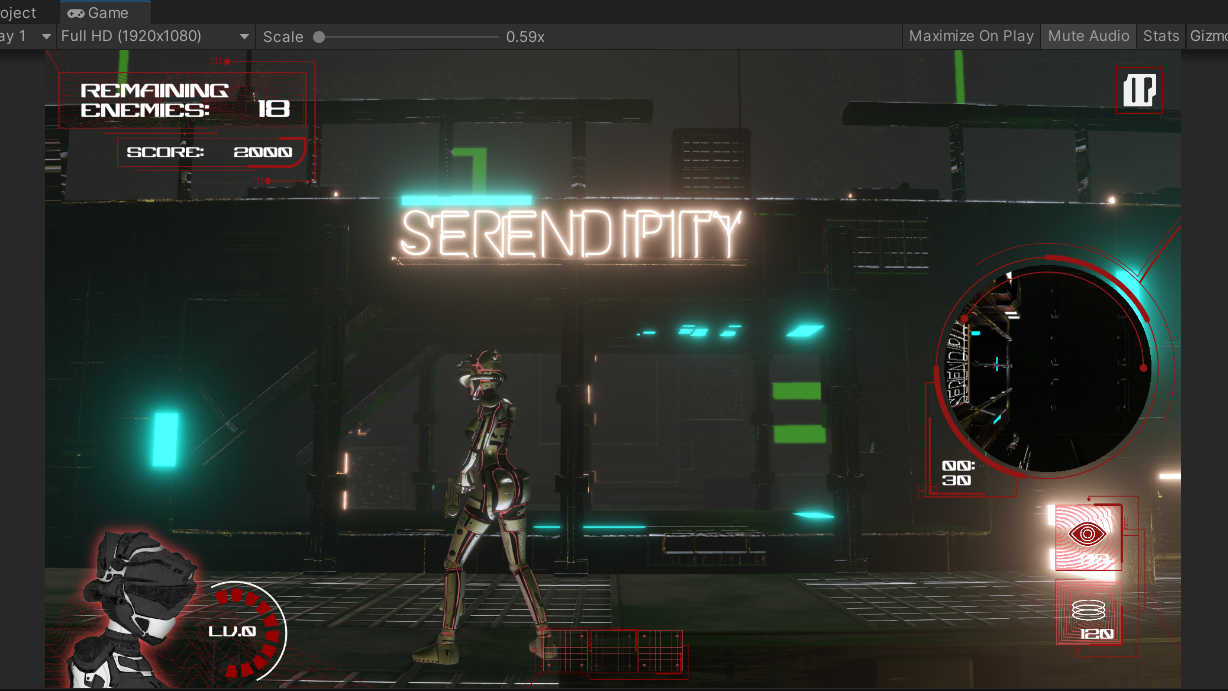Open the circular minimap

[1046, 370]
